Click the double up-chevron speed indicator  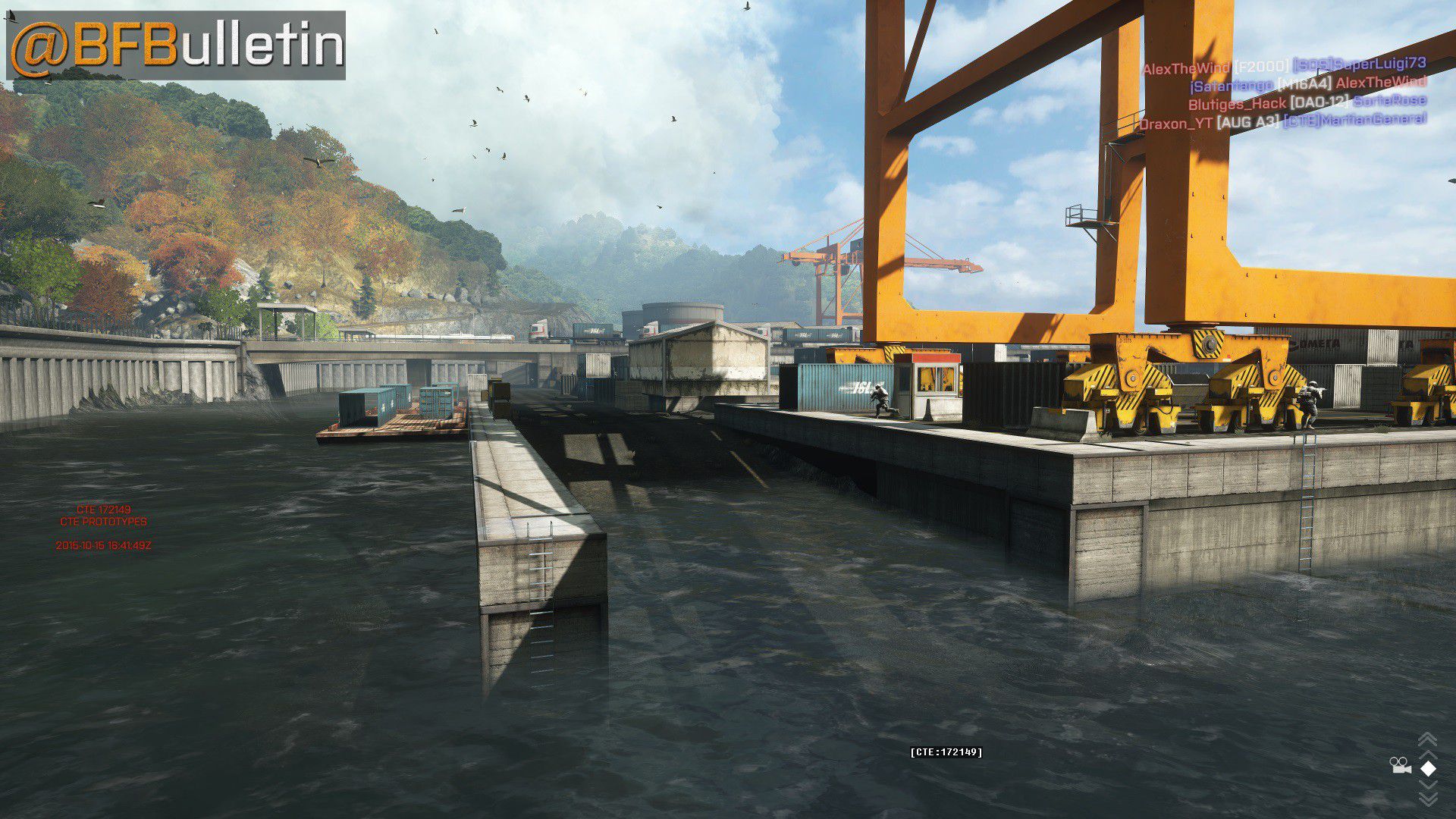(1427, 741)
